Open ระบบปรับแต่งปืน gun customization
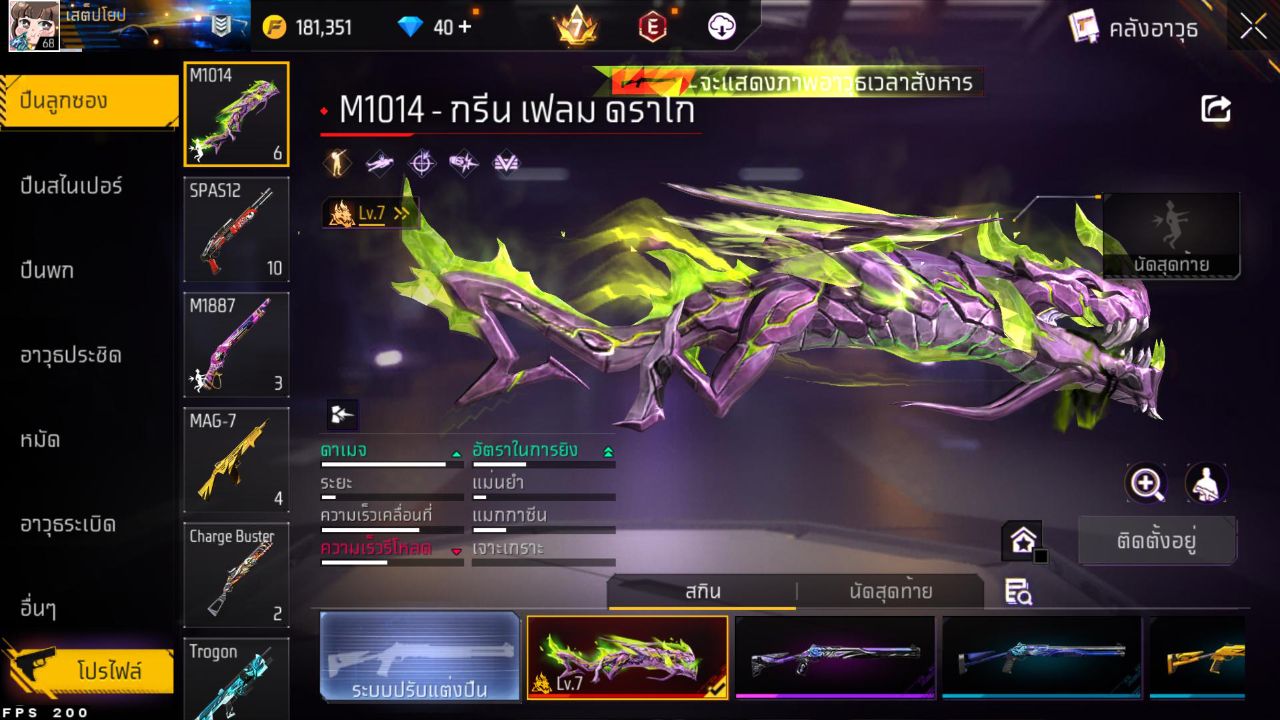Image resolution: width=1280 pixels, height=720 pixels. click(420, 657)
